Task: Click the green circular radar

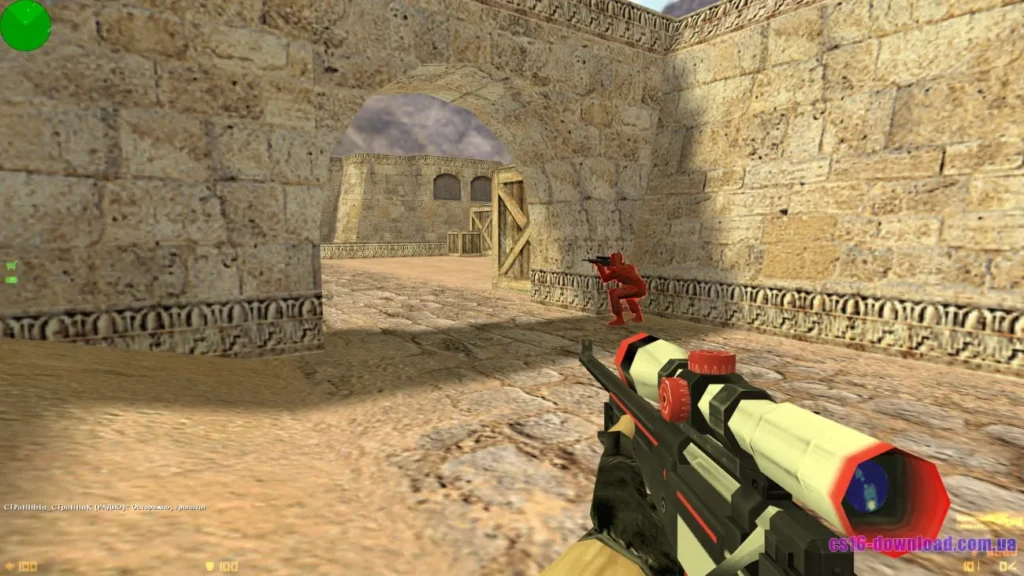Action: click(x=26, y=25)
